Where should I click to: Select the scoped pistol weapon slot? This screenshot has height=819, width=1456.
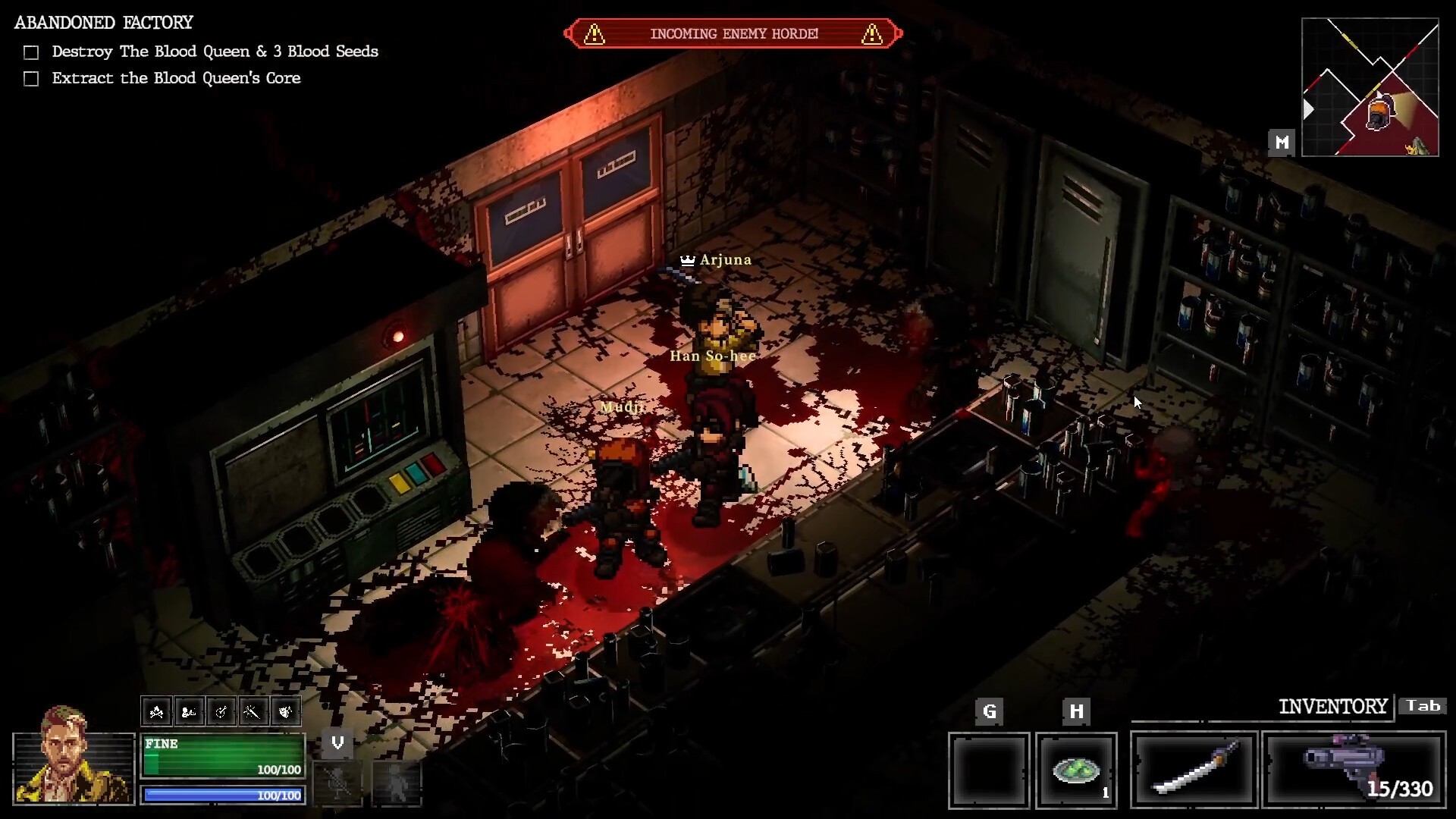click(x=1354, y=769)
